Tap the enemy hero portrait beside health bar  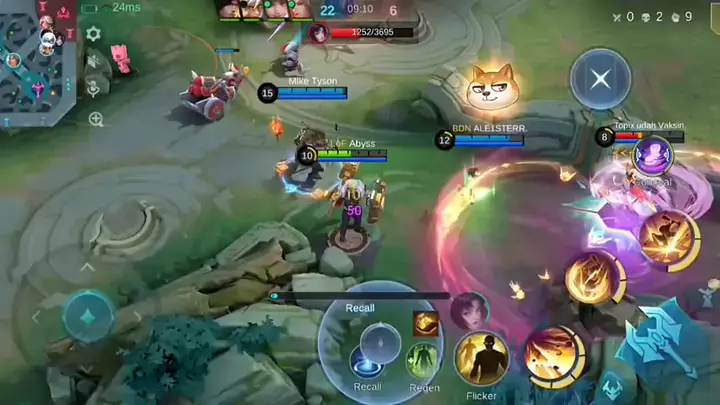click(x=319, y=34)
